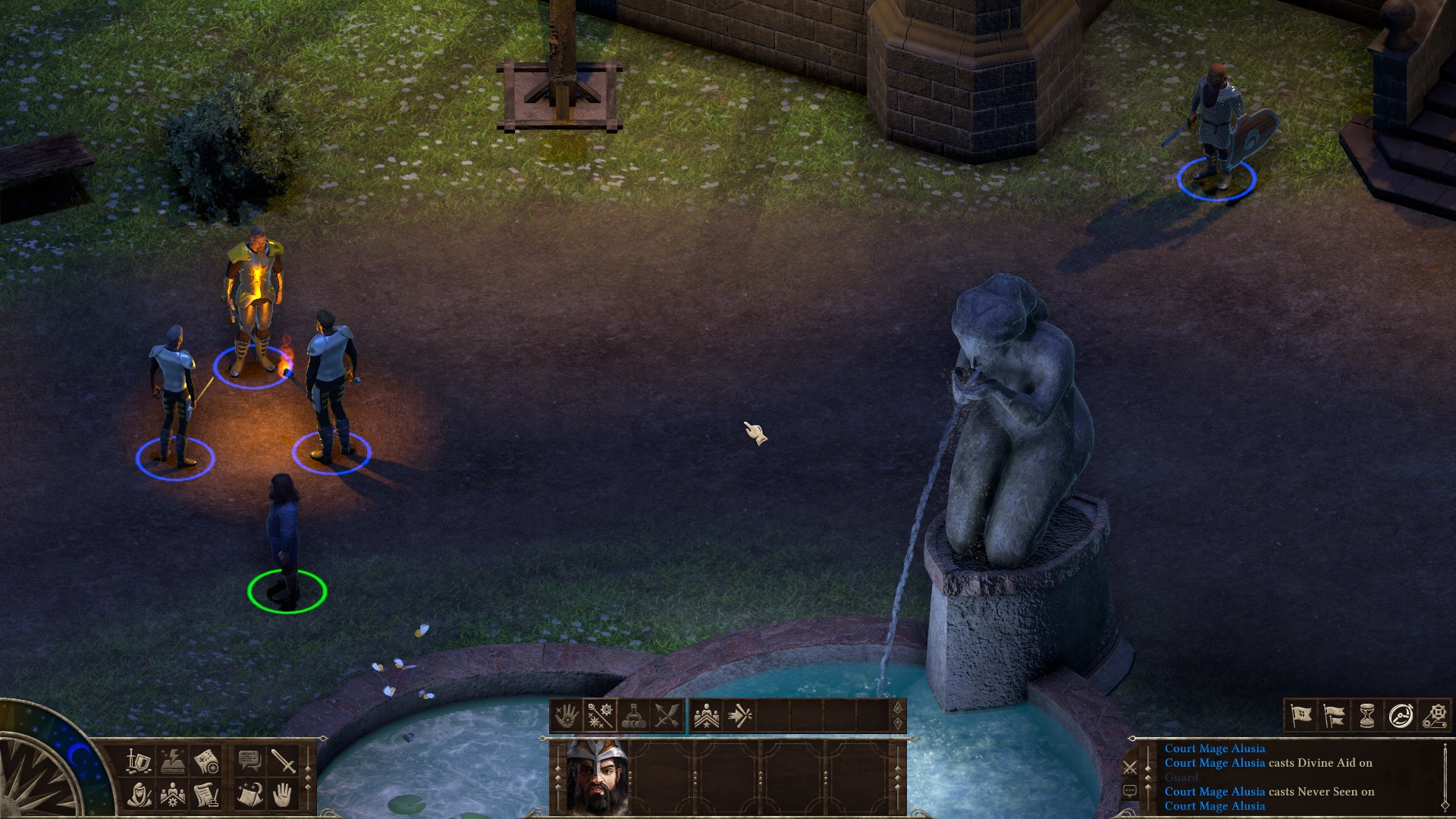Click the stopwatch game speed button
Image resolution: width=1456 pixels, height=819 pixels.
[x=1401, y=715]
